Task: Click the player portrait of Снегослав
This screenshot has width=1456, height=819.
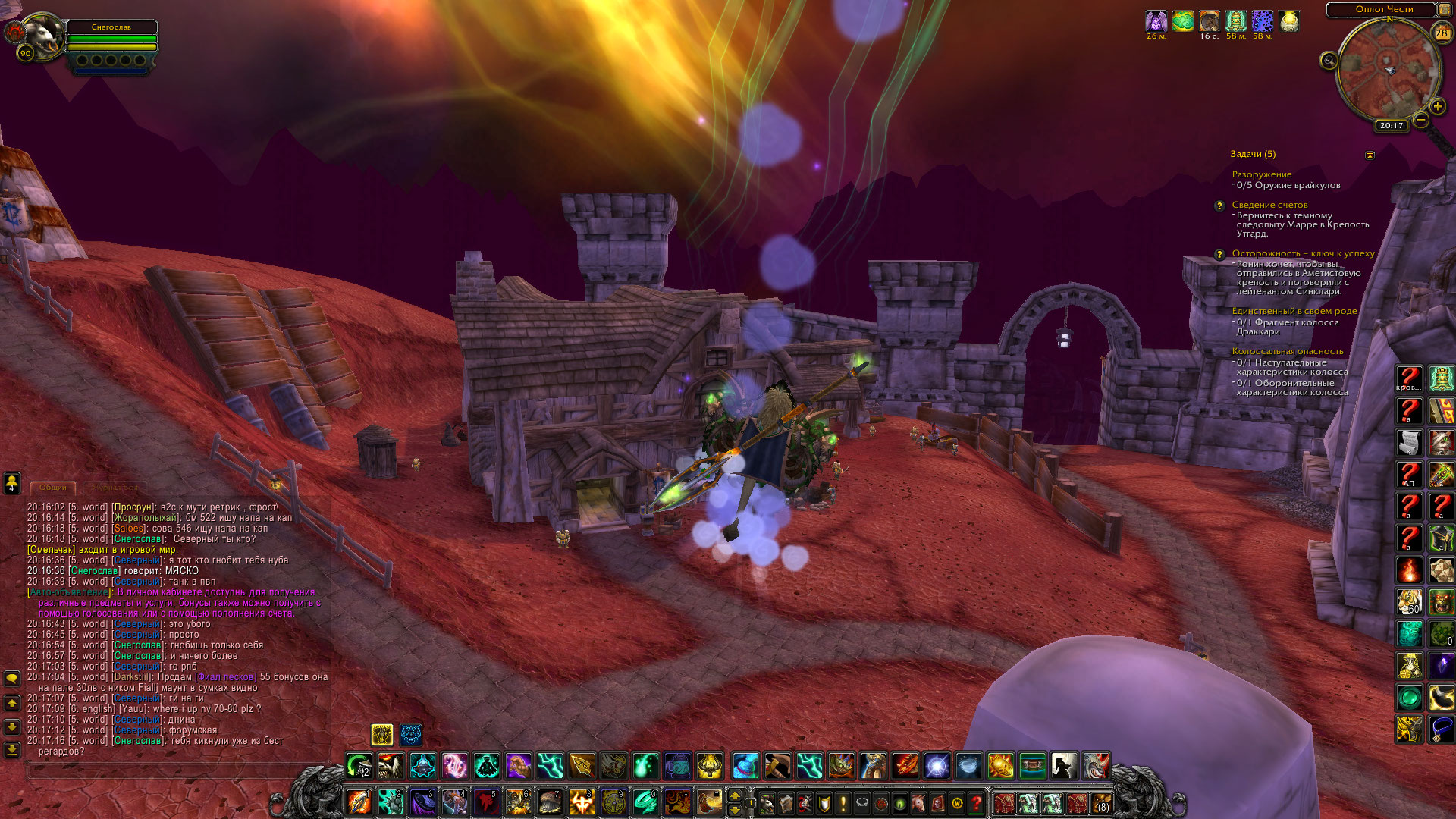Action: 43,36
